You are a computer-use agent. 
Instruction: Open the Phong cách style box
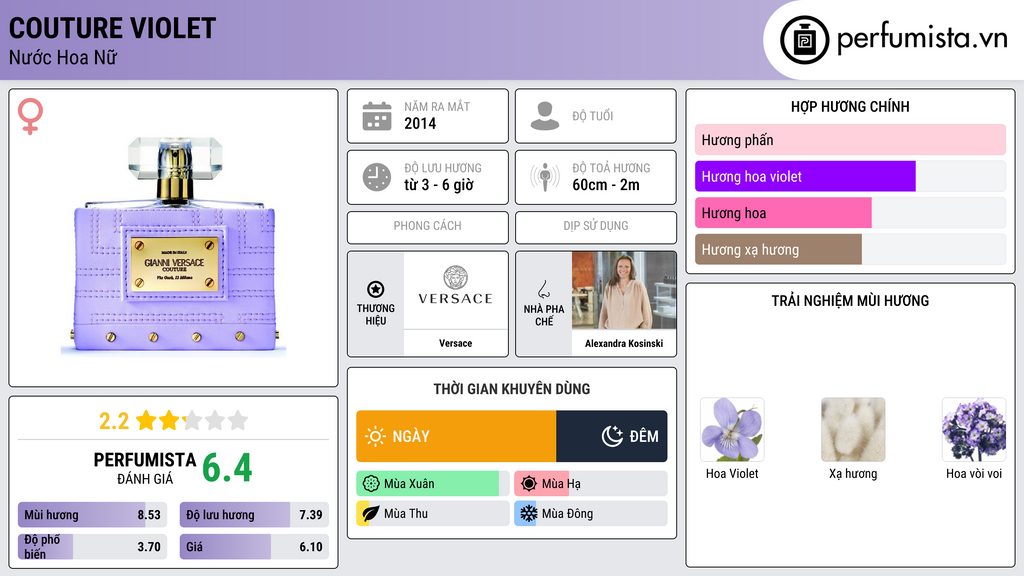(x=428, y=227)
